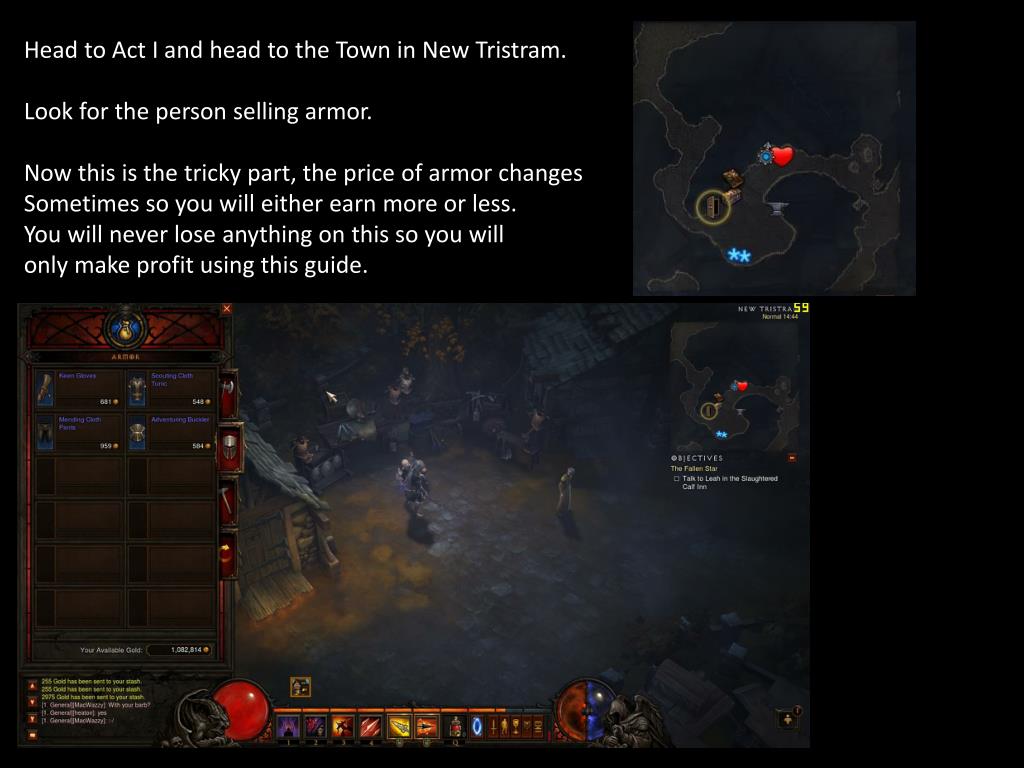
Task: Switch to the hammer repair tab
Action: tap(229, 501)
